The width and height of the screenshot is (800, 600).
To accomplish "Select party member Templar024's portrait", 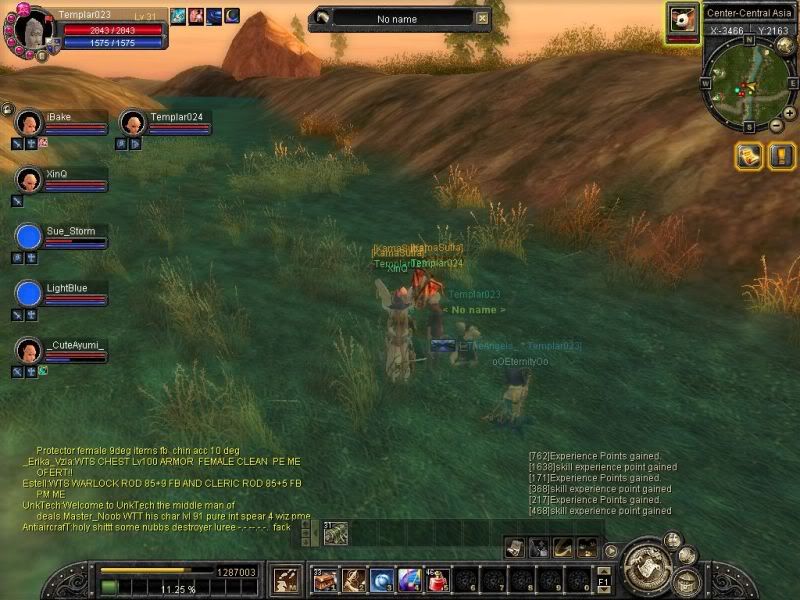I will [132, 123].
